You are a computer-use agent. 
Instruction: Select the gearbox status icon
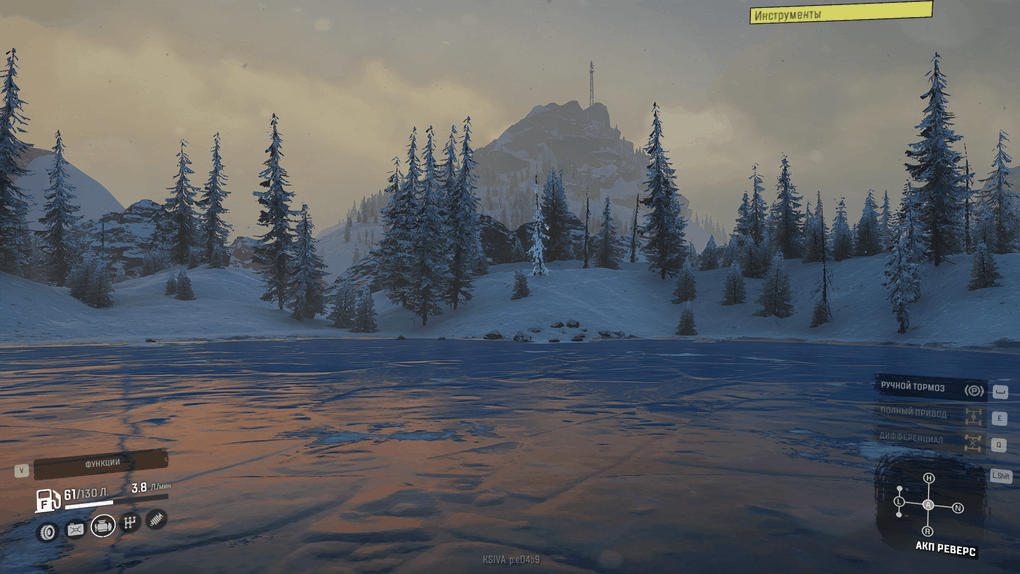(x=130, y=522)
